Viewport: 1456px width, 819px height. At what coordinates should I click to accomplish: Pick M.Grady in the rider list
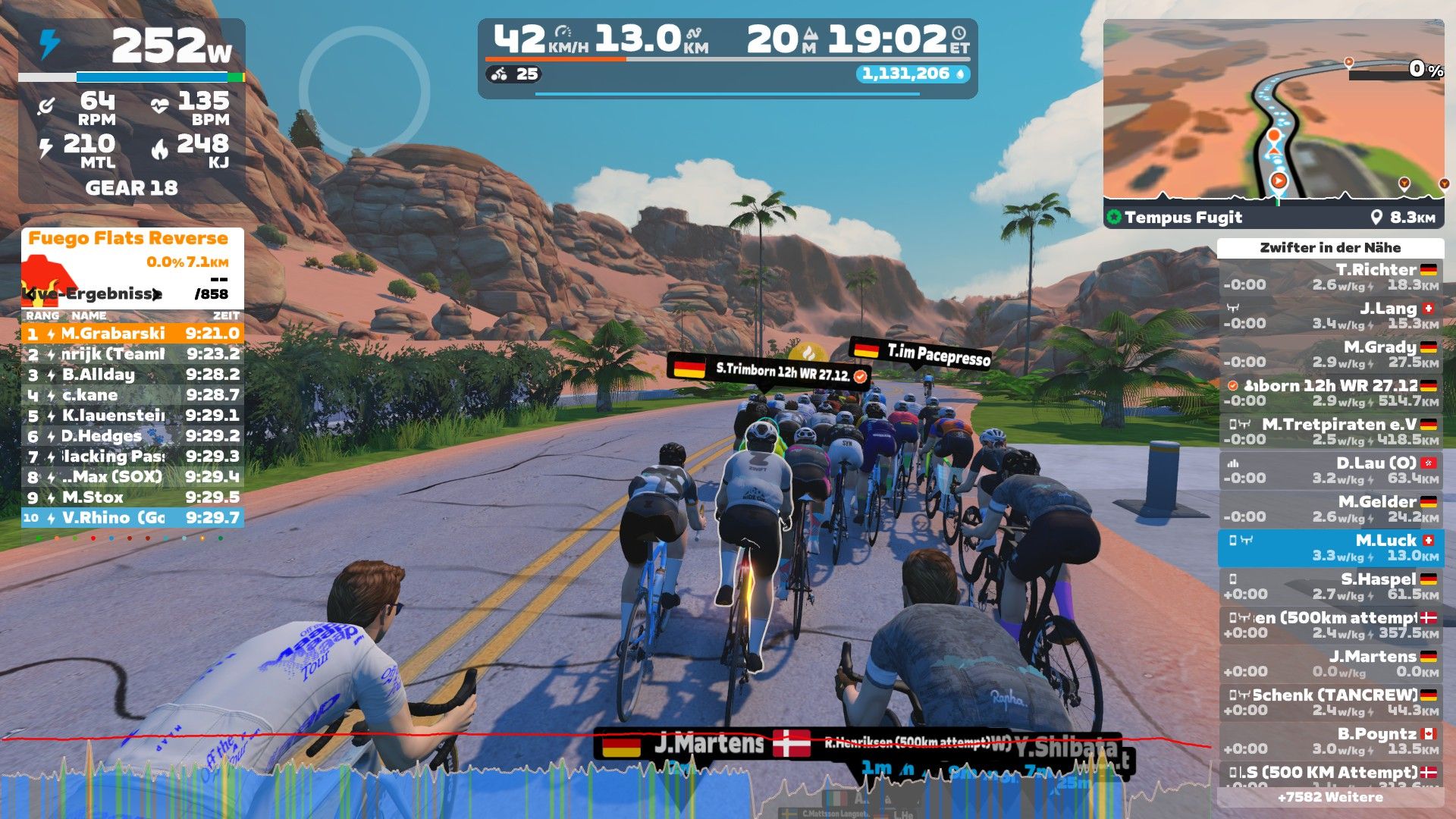(x=1330, y=354)
